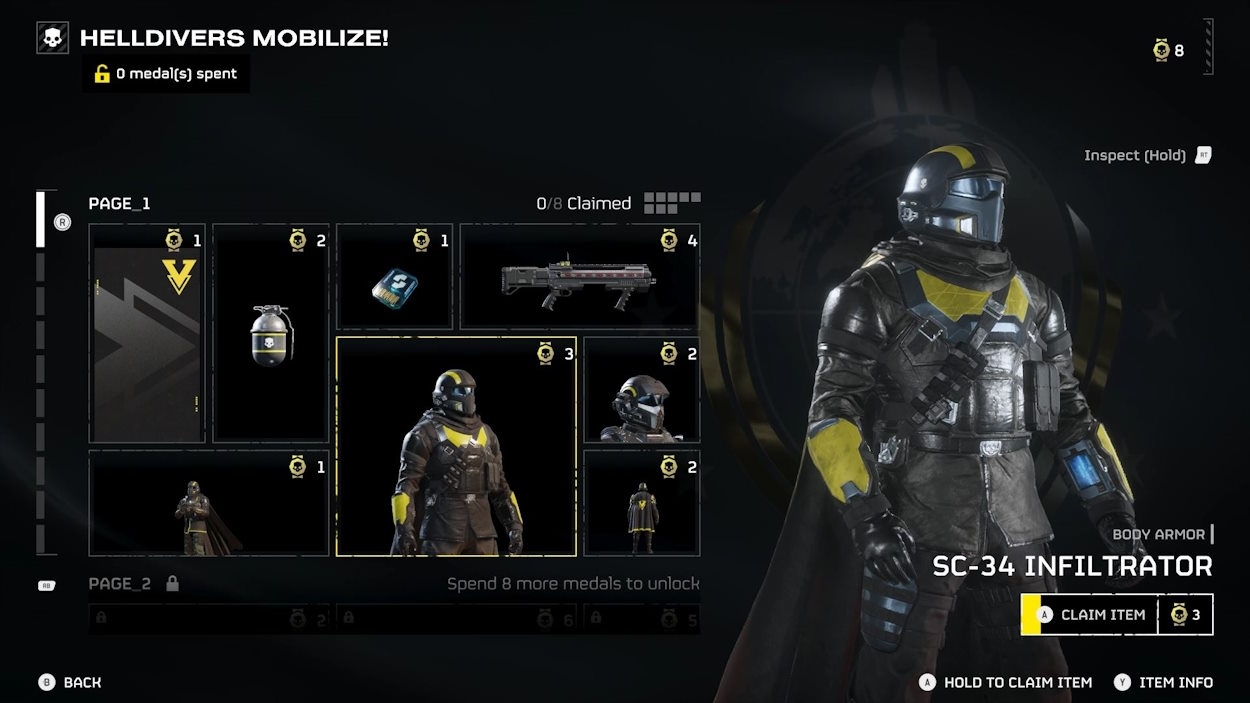The width and height of the screenshot is (1250, 703).
Task: Select the blue booster pack tile
Action: (x=394, y=277)
